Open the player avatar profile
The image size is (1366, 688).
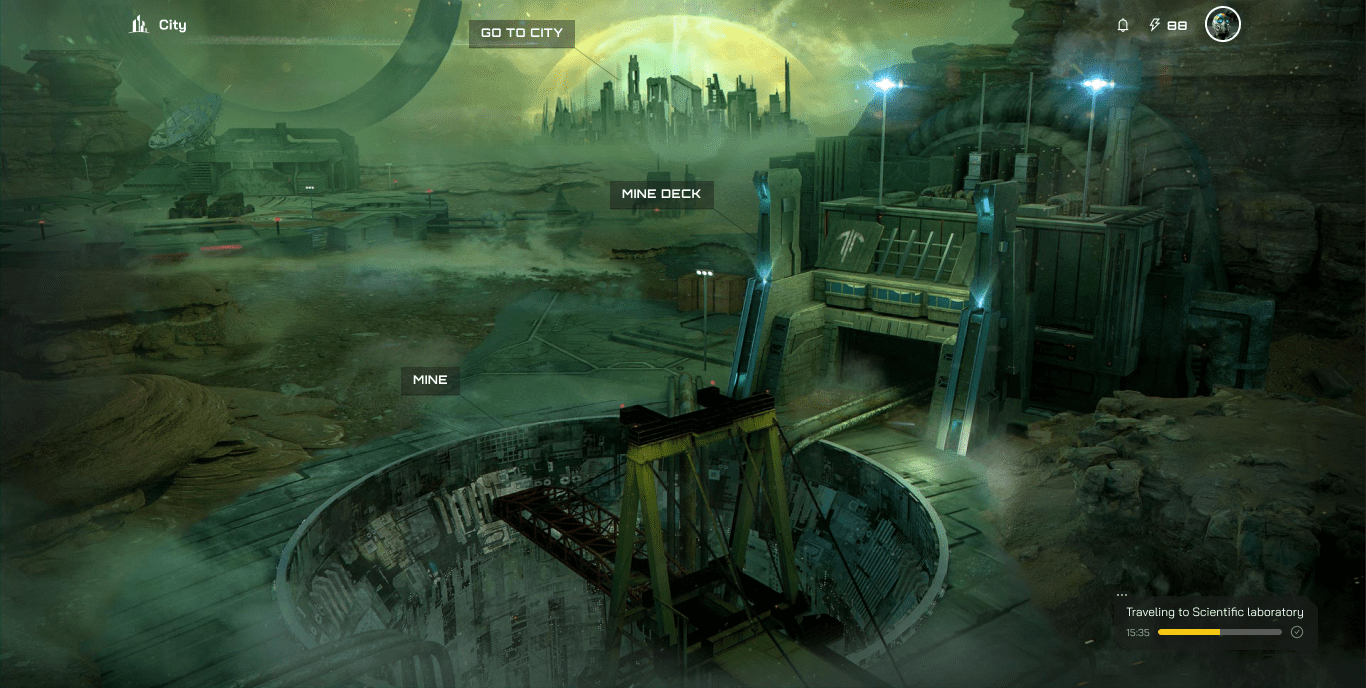[x=1222, y=25]
